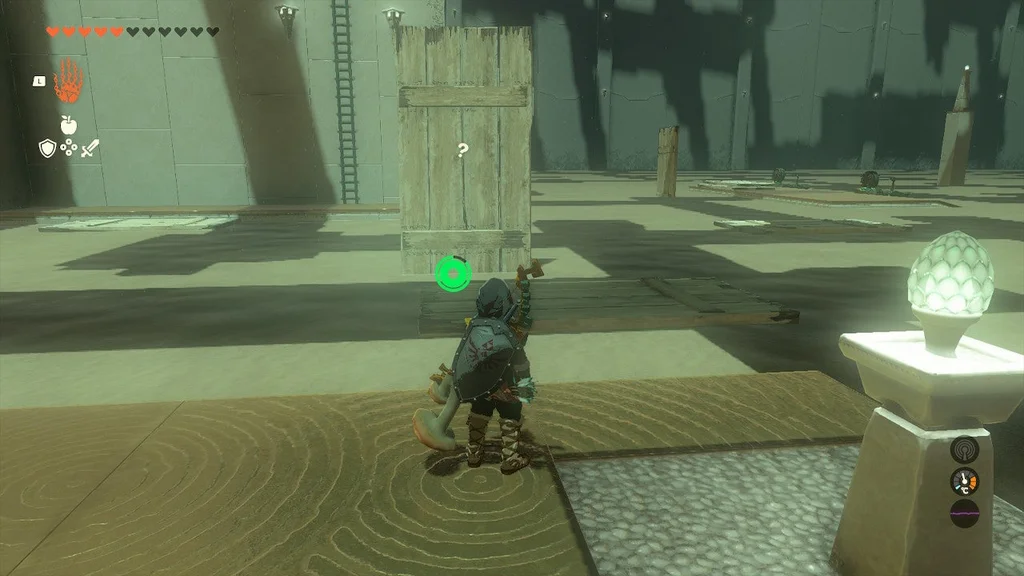
Task: Open the shield quick-select icon
Action: tap(47, 148)
